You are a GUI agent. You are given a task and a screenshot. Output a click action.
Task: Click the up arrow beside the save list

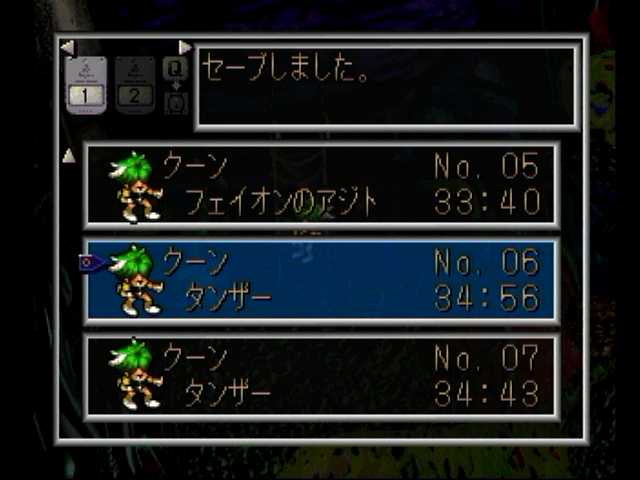point(69,156)
